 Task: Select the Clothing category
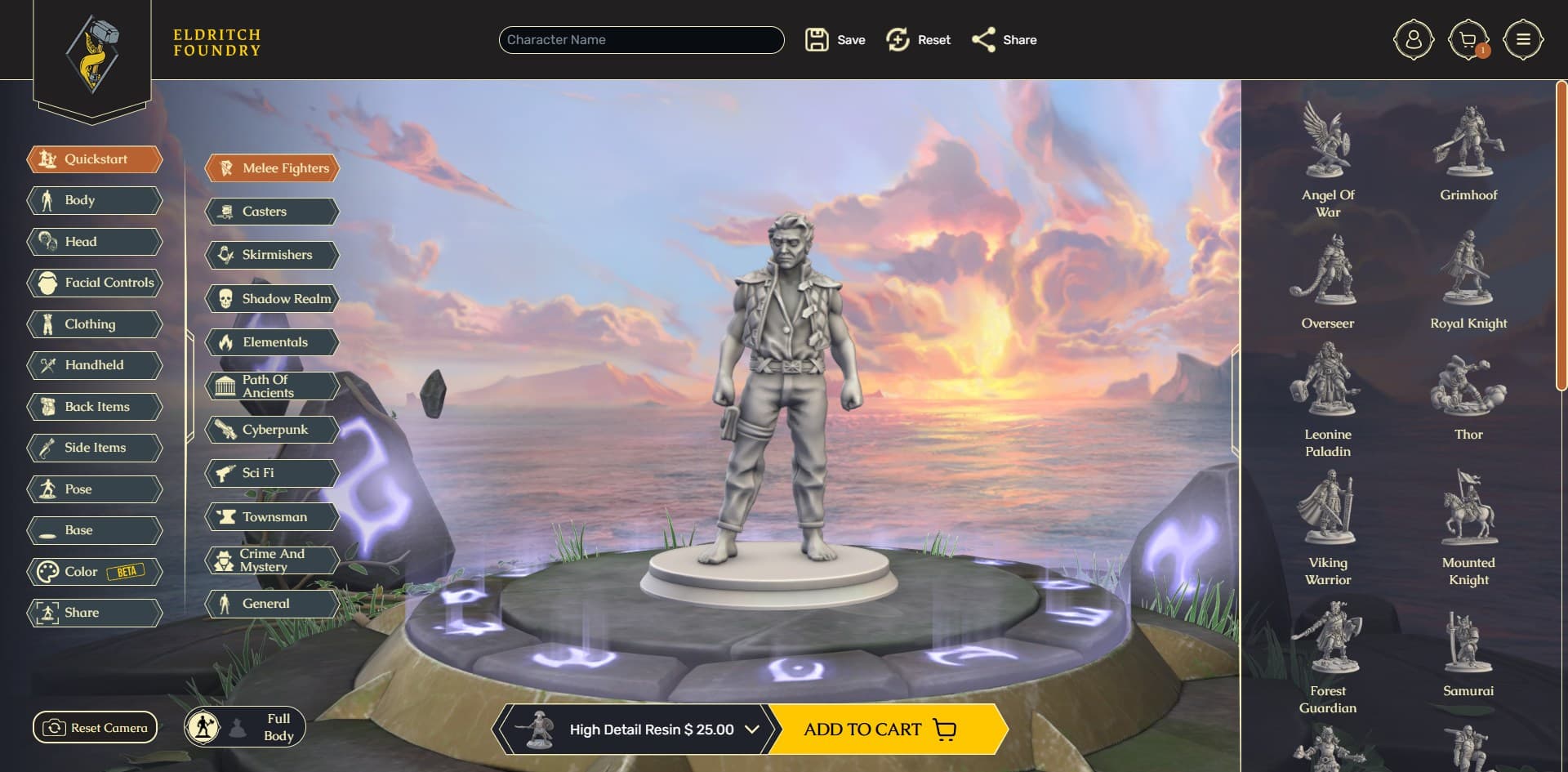point(95,324)
